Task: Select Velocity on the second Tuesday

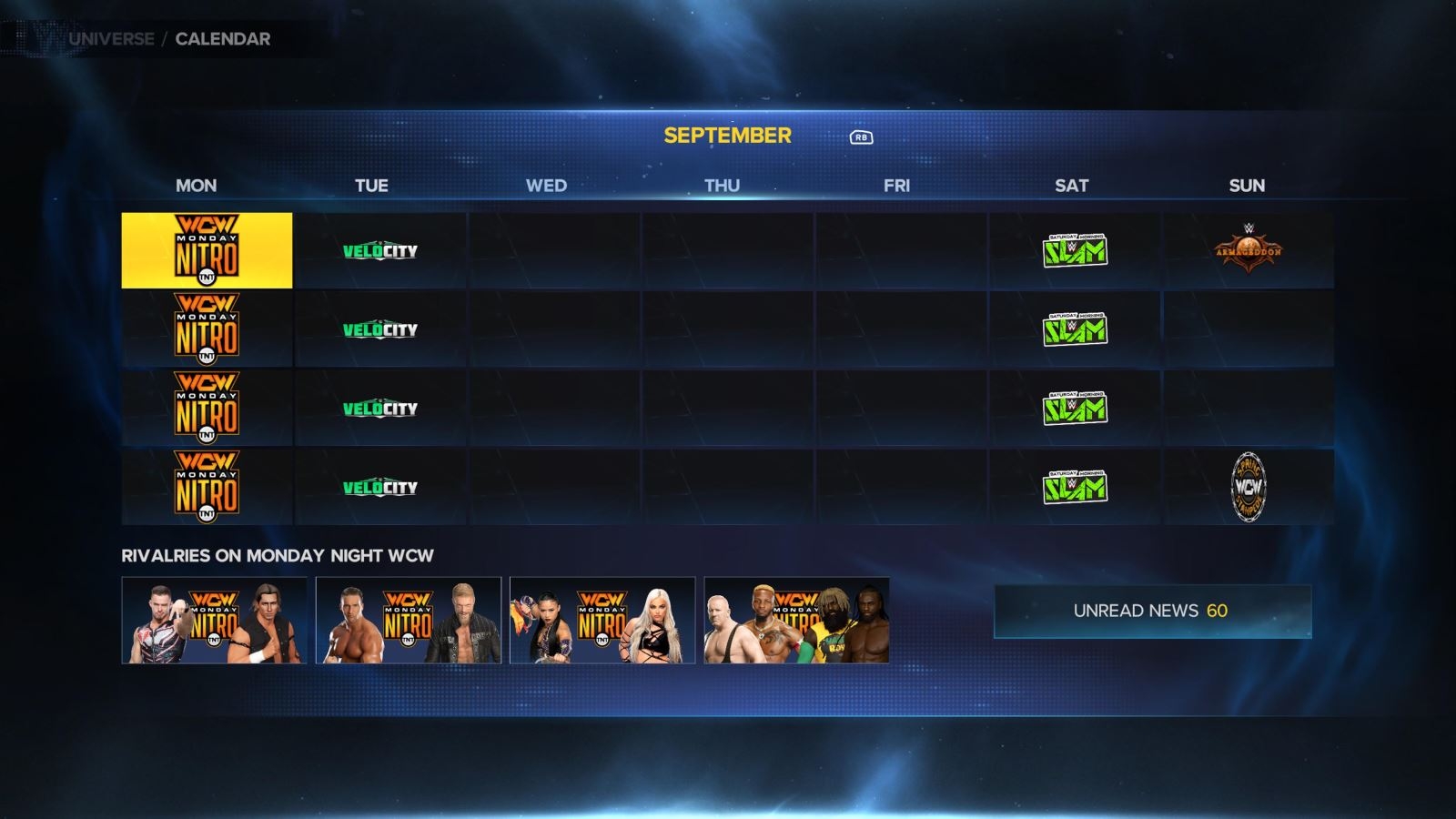Action: pos(379,329)
